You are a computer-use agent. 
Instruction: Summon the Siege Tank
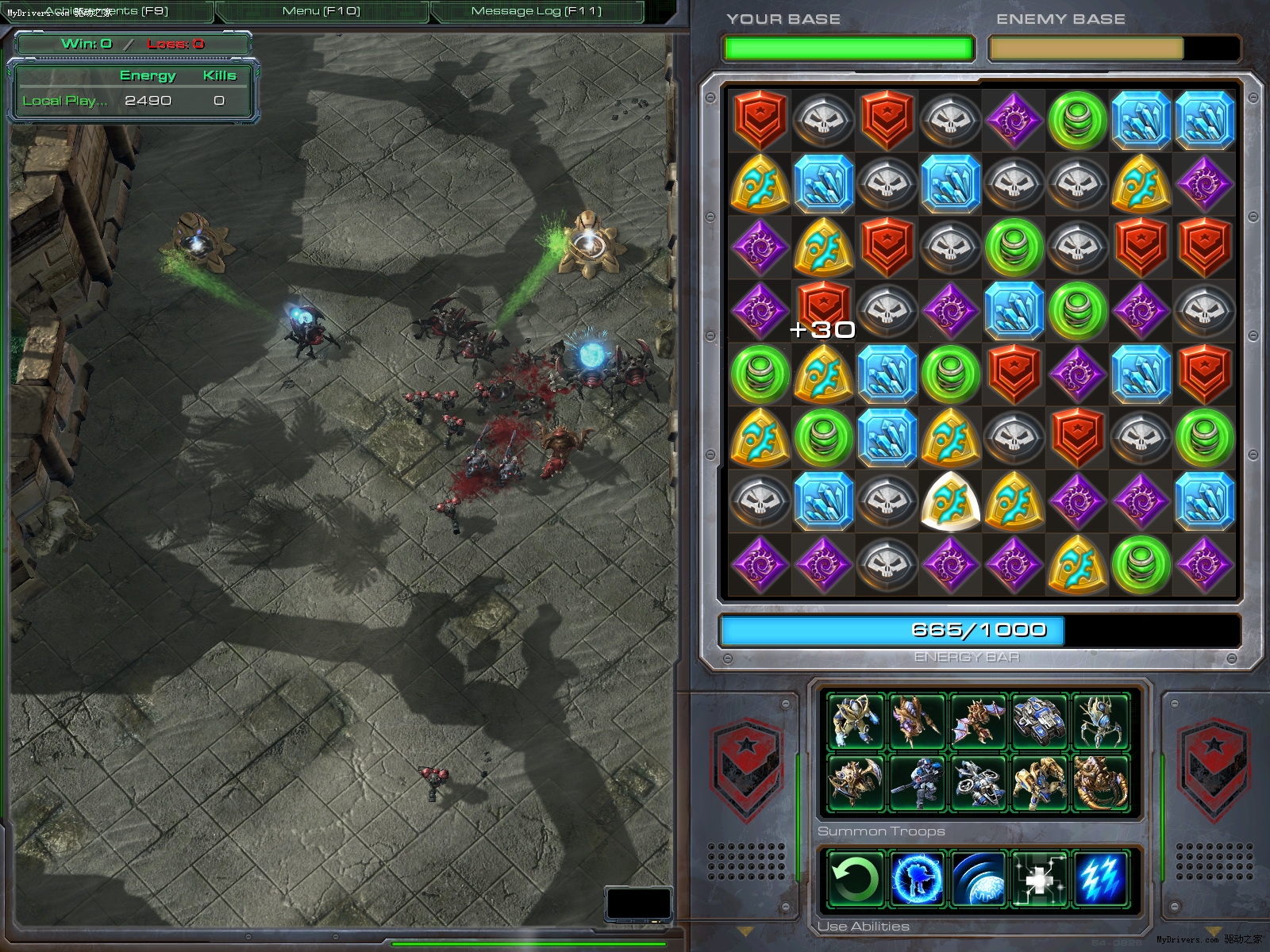(x=1038, y=721)
